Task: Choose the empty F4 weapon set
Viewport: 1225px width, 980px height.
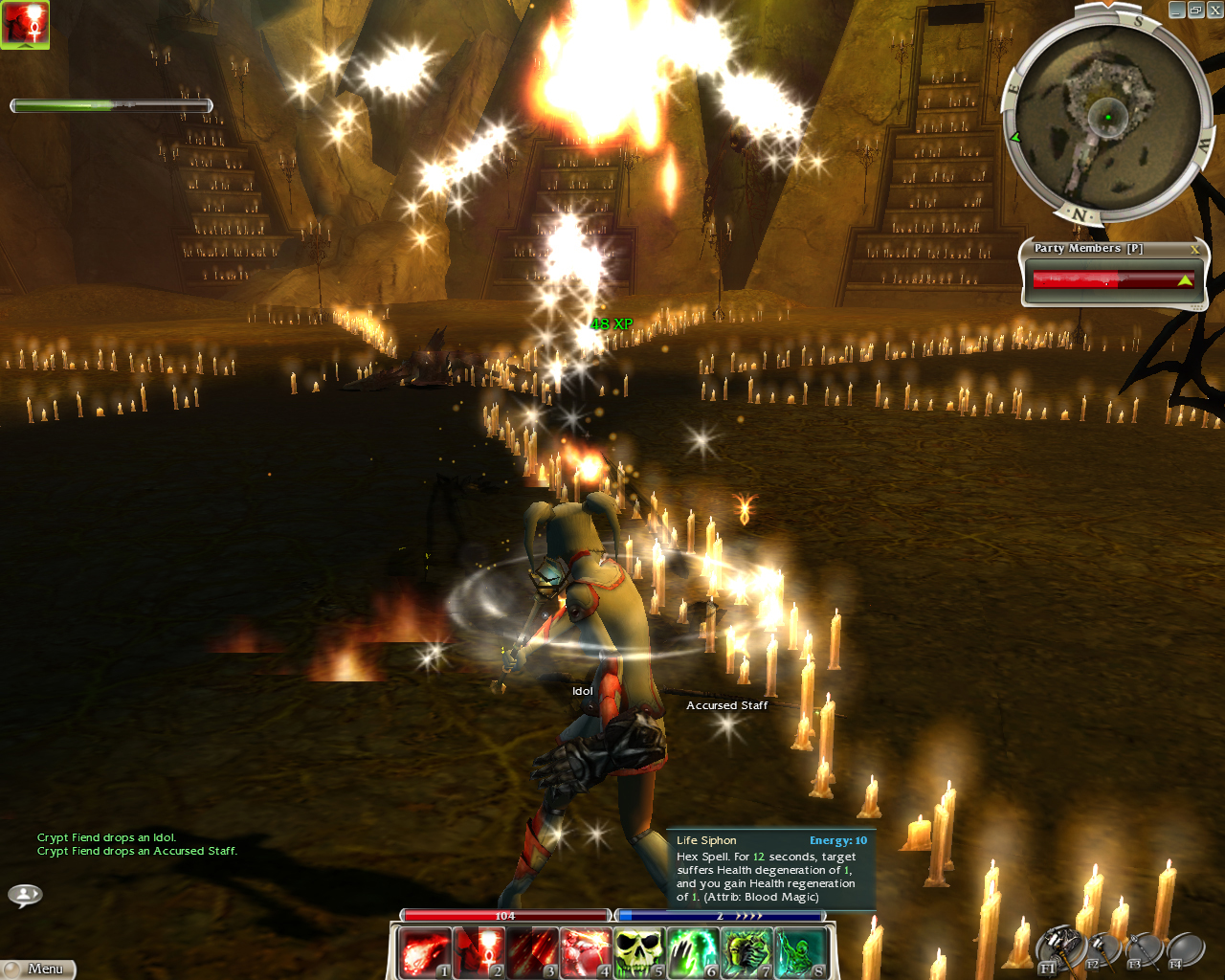Action: point(1185,949)
